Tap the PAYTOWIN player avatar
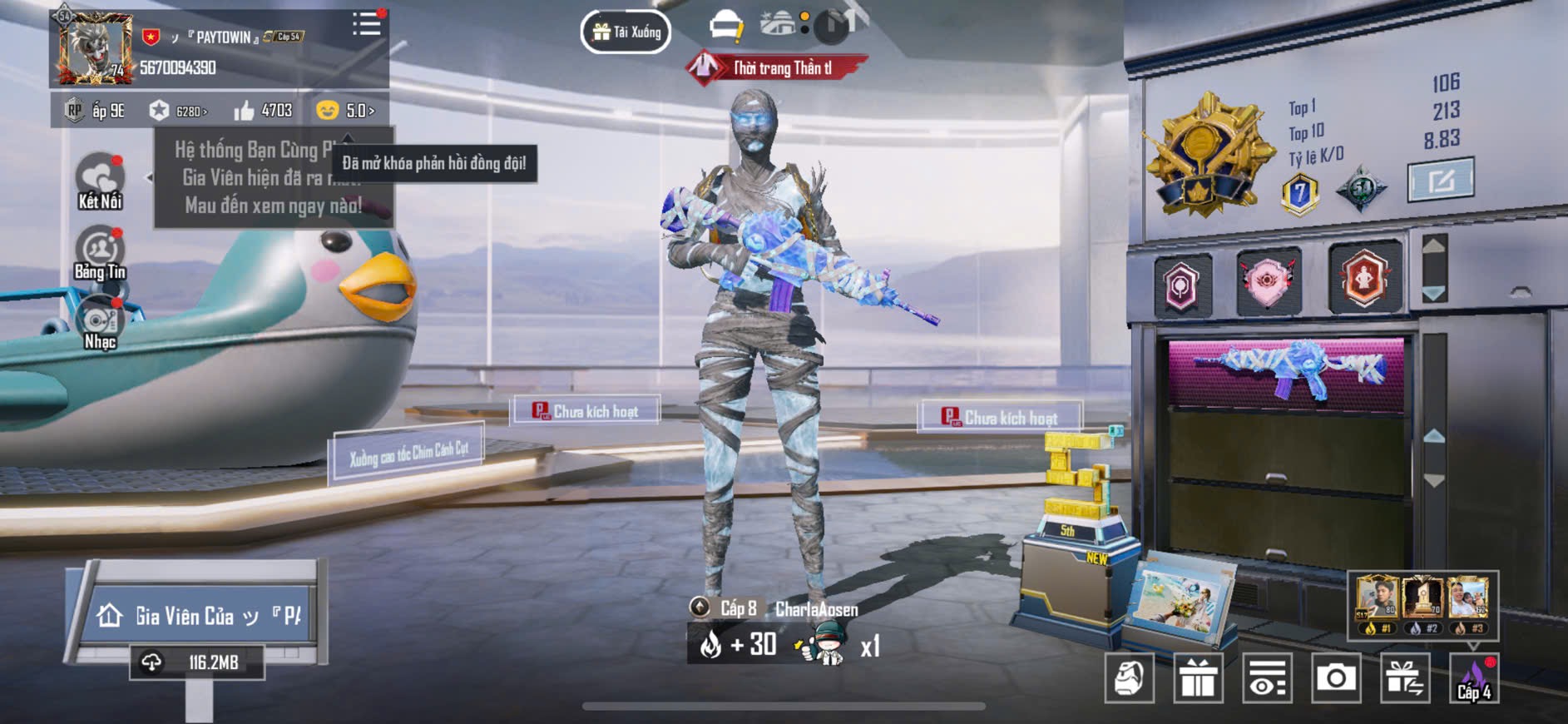This screenshot has height=724, width=1568. tap(96, 48)
